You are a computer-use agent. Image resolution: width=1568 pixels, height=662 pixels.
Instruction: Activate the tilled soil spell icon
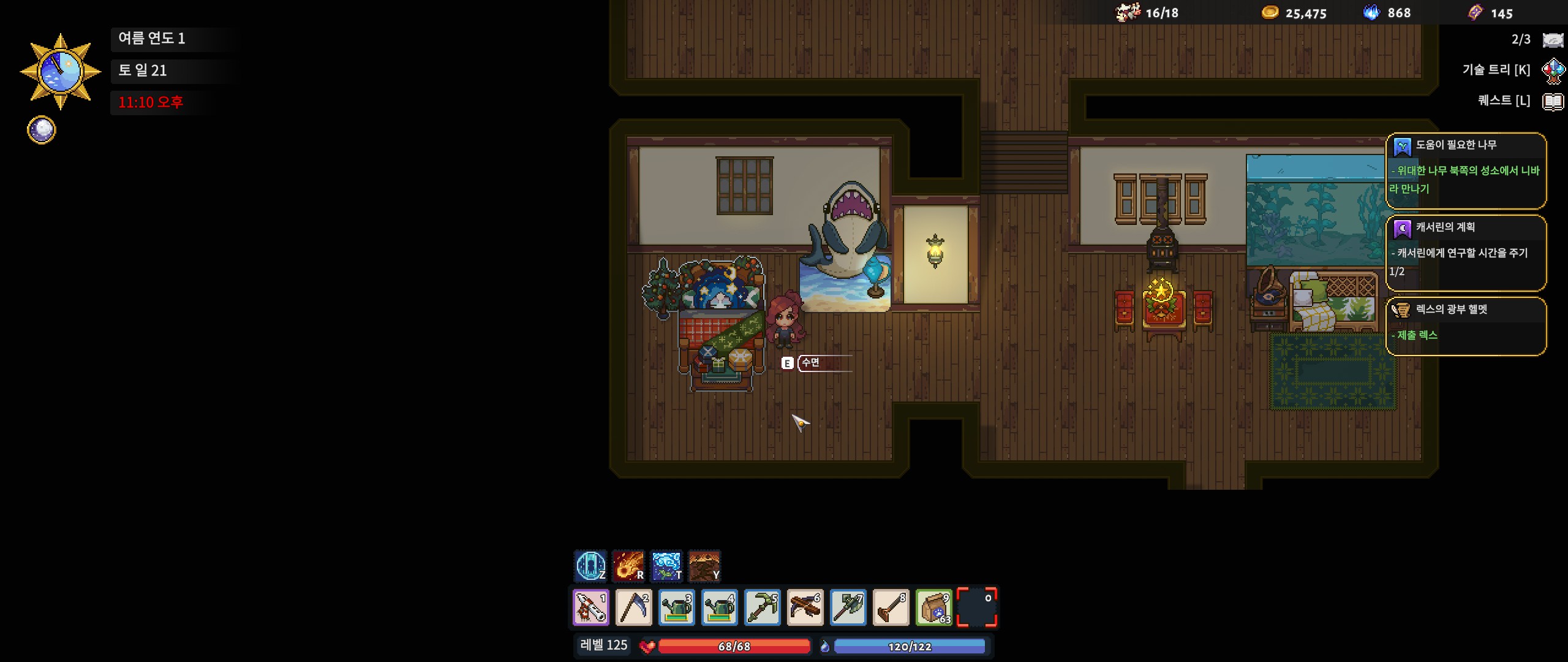tap(704, 565)
